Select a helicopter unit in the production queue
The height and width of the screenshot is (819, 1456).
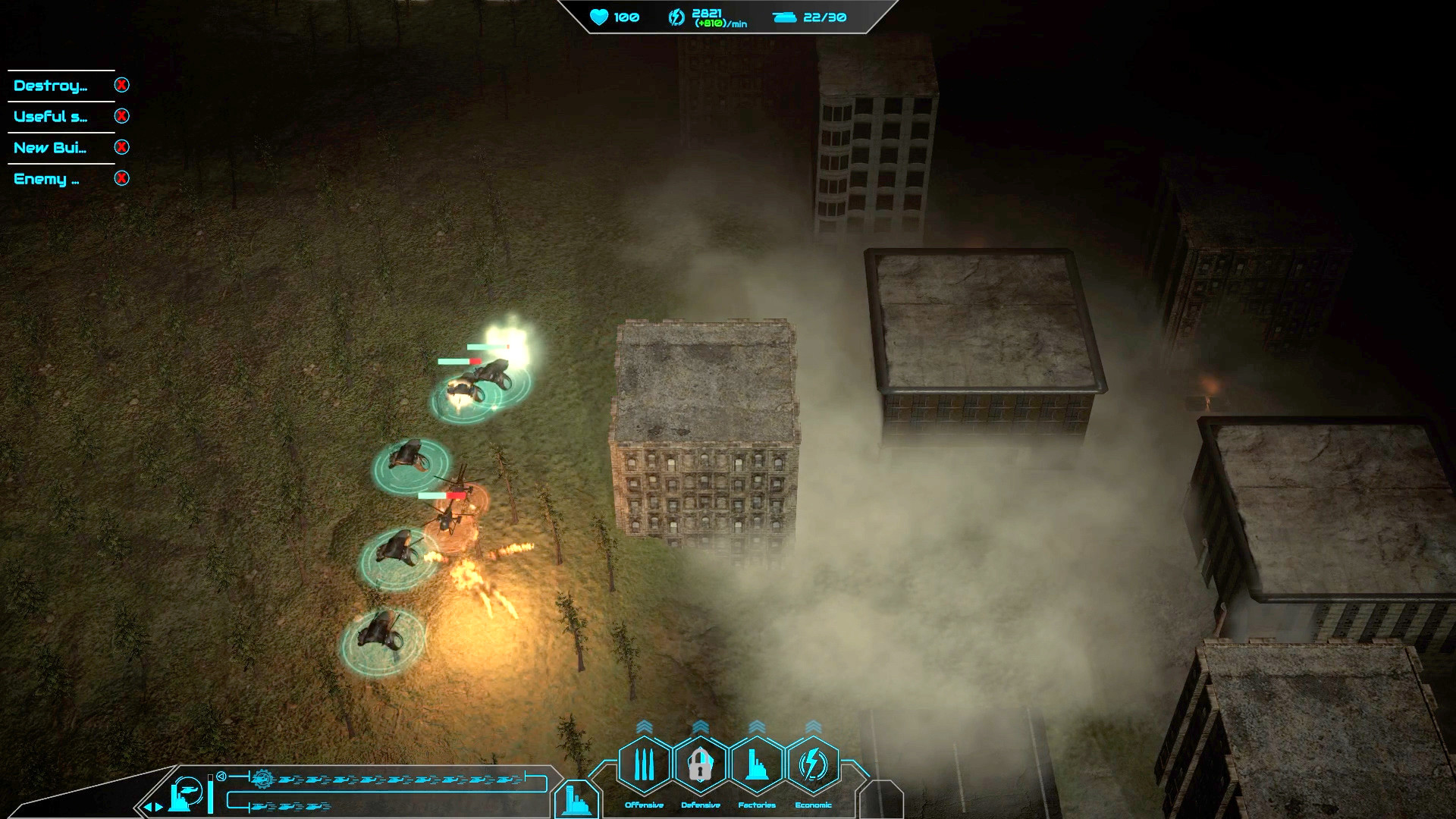288,780
